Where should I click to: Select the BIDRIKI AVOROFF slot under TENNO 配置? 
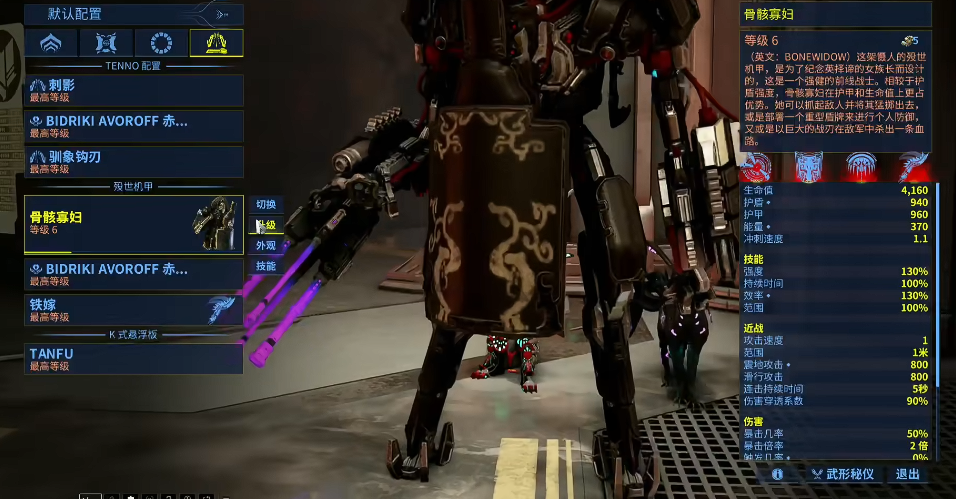tap(134, 126)
